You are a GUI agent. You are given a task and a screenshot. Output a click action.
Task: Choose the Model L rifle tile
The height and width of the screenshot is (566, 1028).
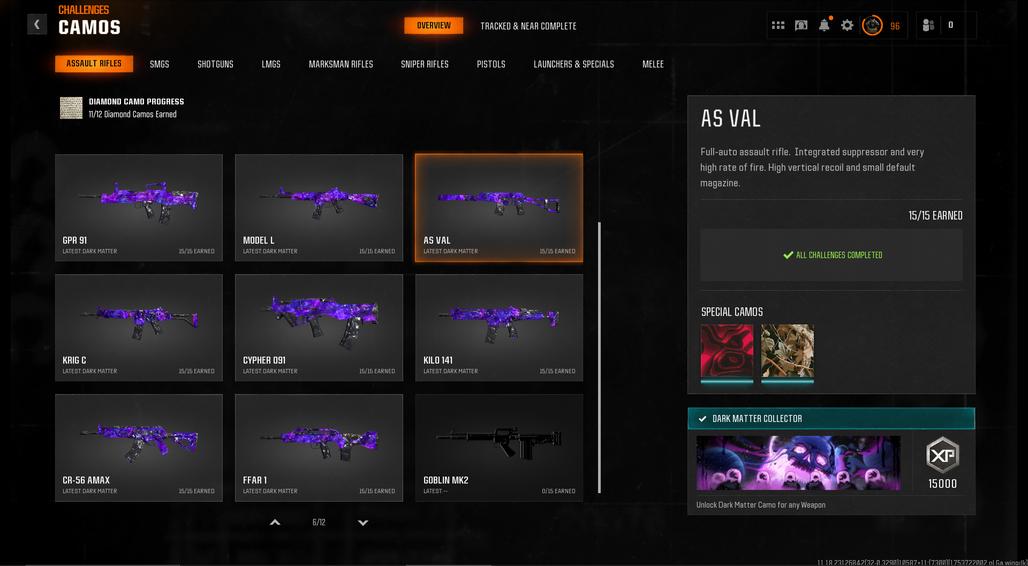coord(319,207)
